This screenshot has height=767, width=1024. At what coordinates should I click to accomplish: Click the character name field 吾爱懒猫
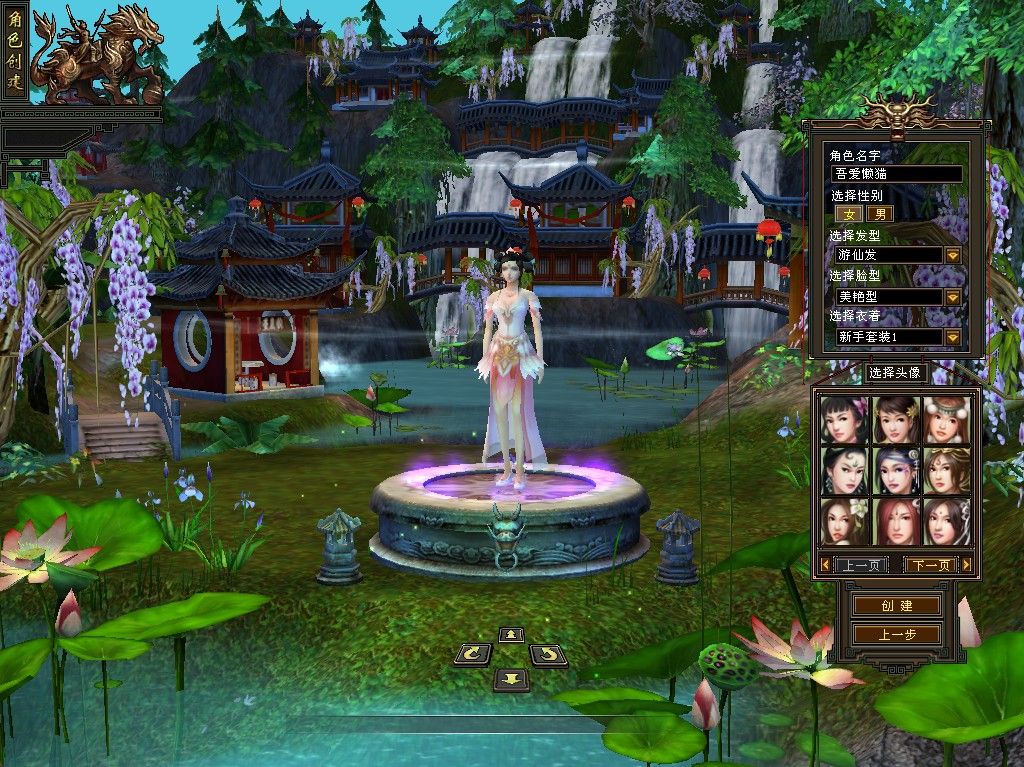point(896,174)
